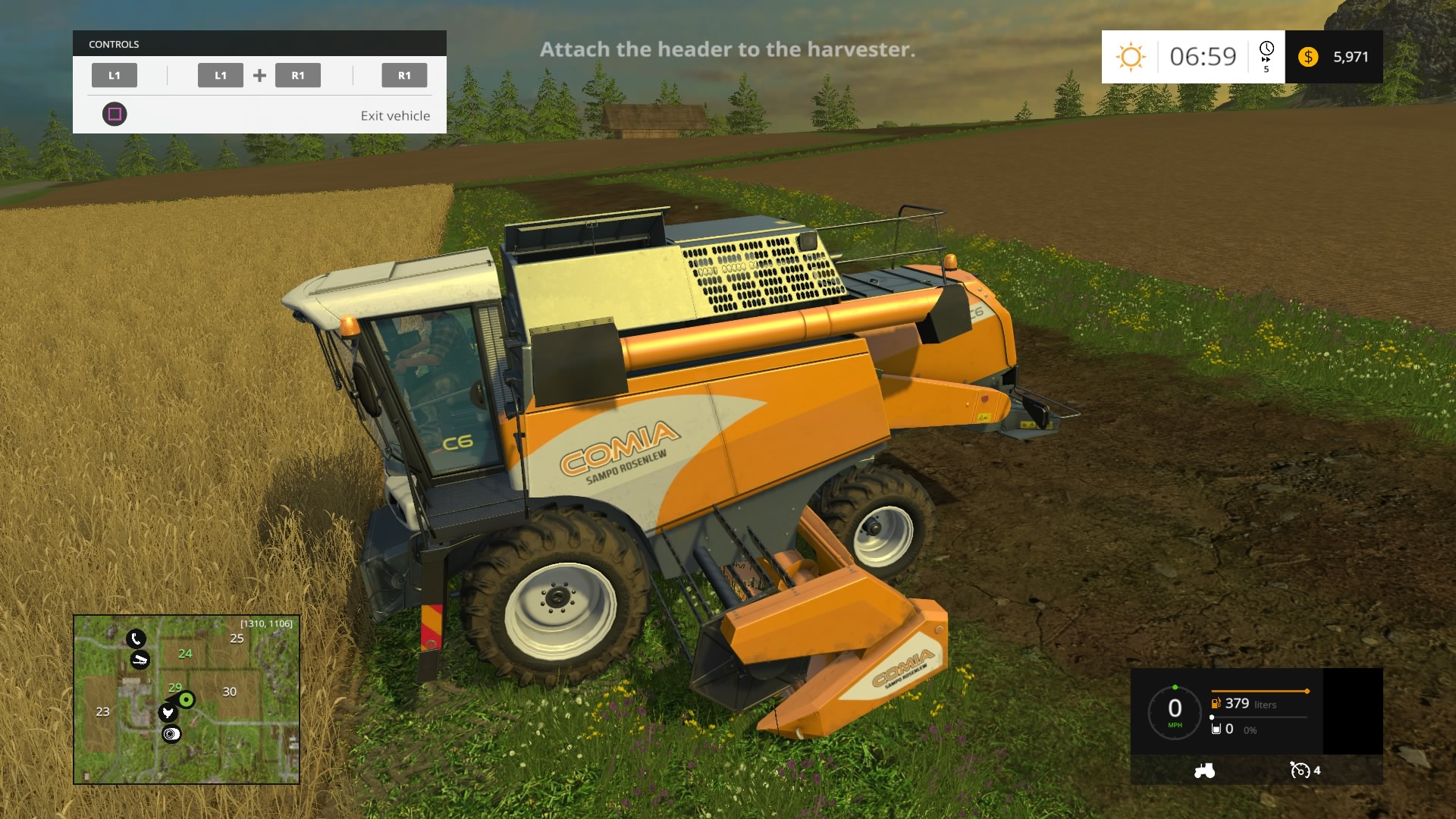Select field 23 on the minimap

(x=102, y=711)
